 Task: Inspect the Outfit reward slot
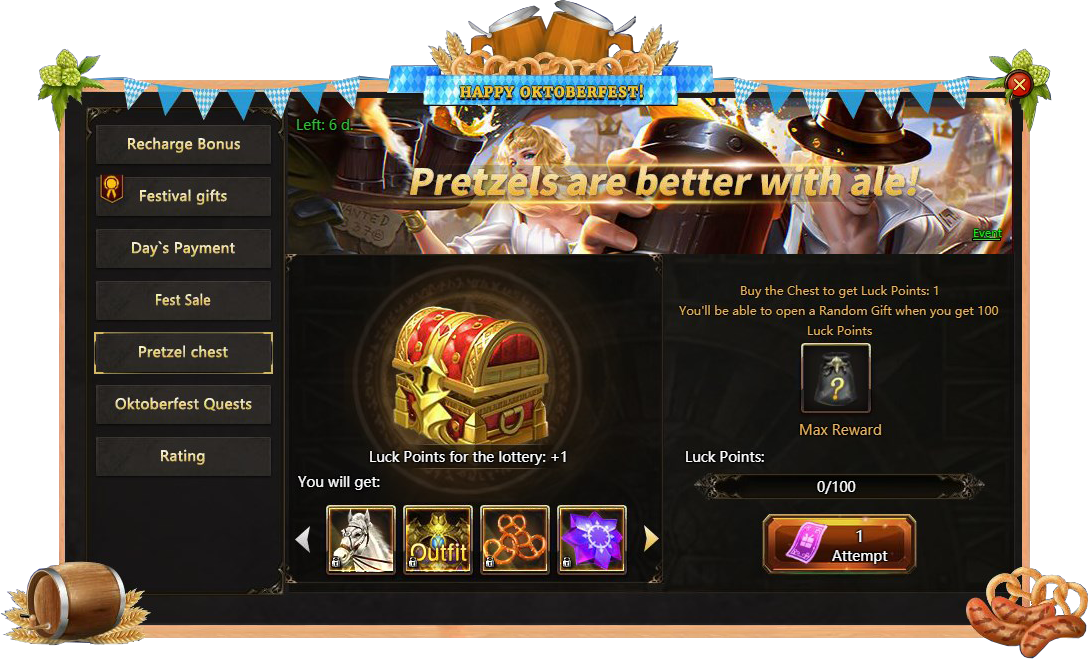click(x=438, y=540)
